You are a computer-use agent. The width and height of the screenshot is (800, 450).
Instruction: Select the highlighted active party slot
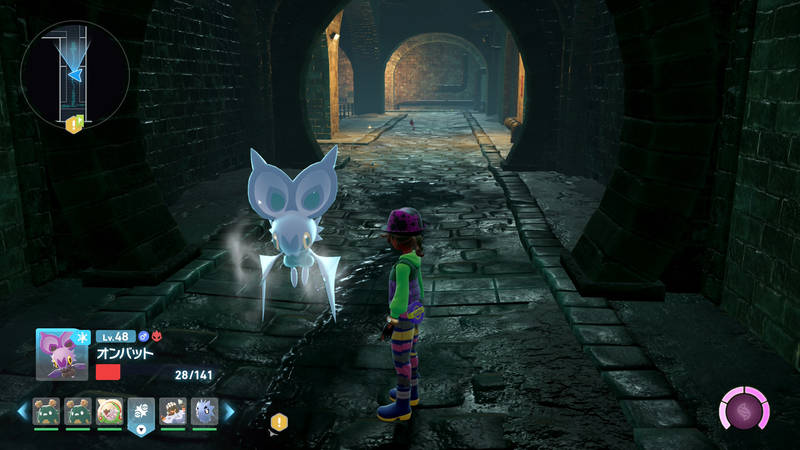pyautogui.click(x=141, y=412)
